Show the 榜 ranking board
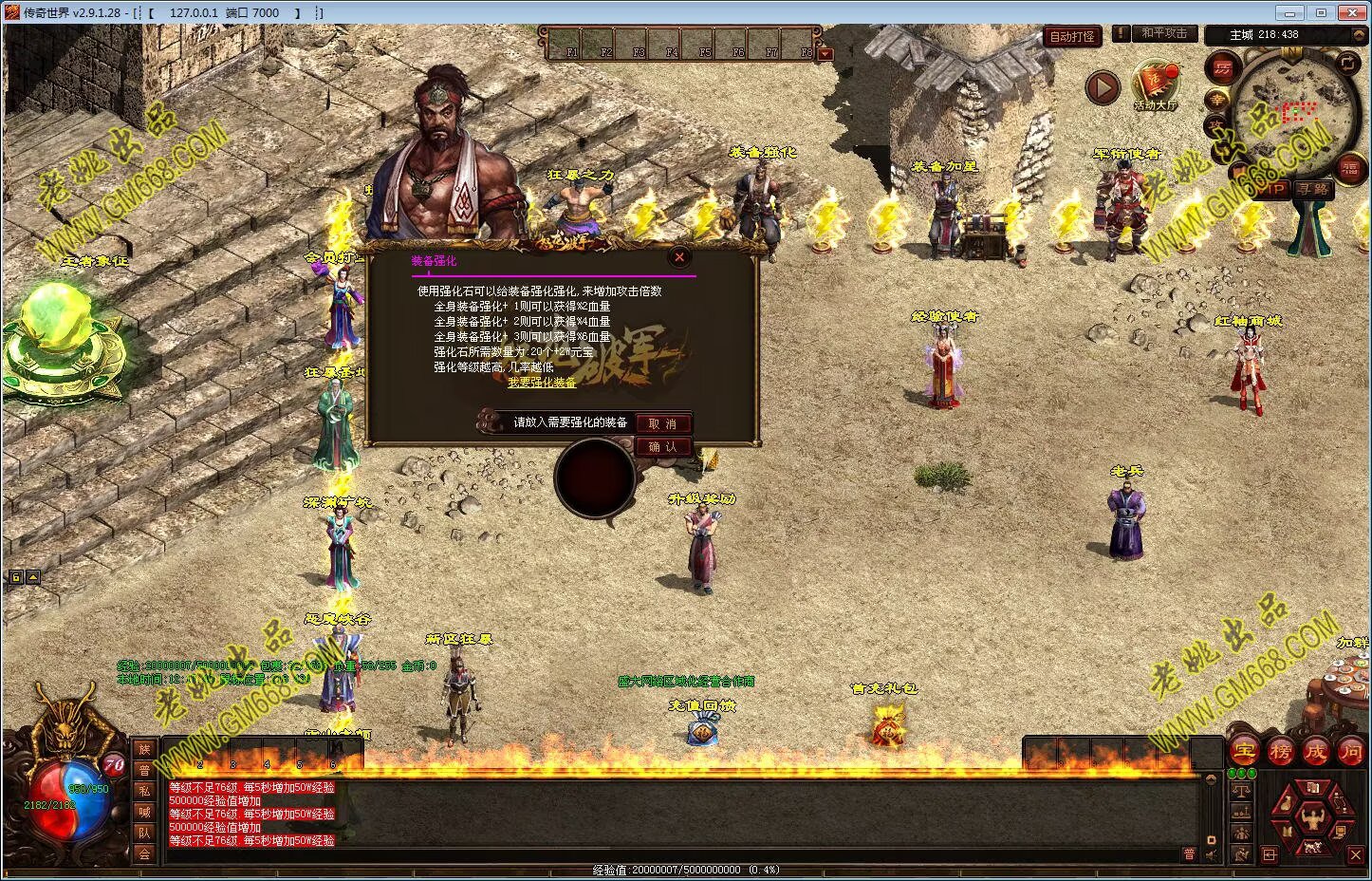 pos(1279,751)
